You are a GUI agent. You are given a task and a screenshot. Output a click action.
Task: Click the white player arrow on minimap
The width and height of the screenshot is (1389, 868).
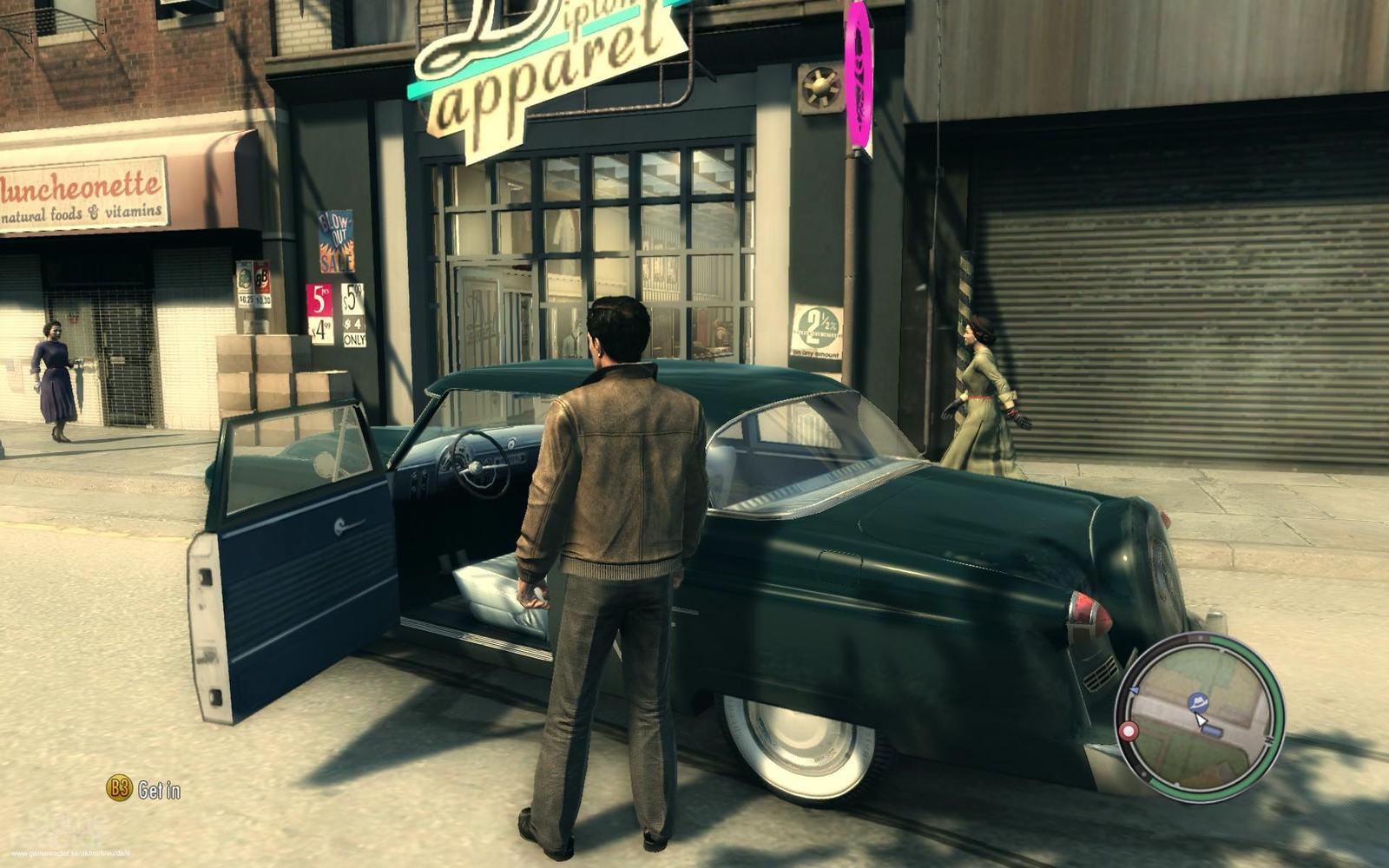(1201, 719)
